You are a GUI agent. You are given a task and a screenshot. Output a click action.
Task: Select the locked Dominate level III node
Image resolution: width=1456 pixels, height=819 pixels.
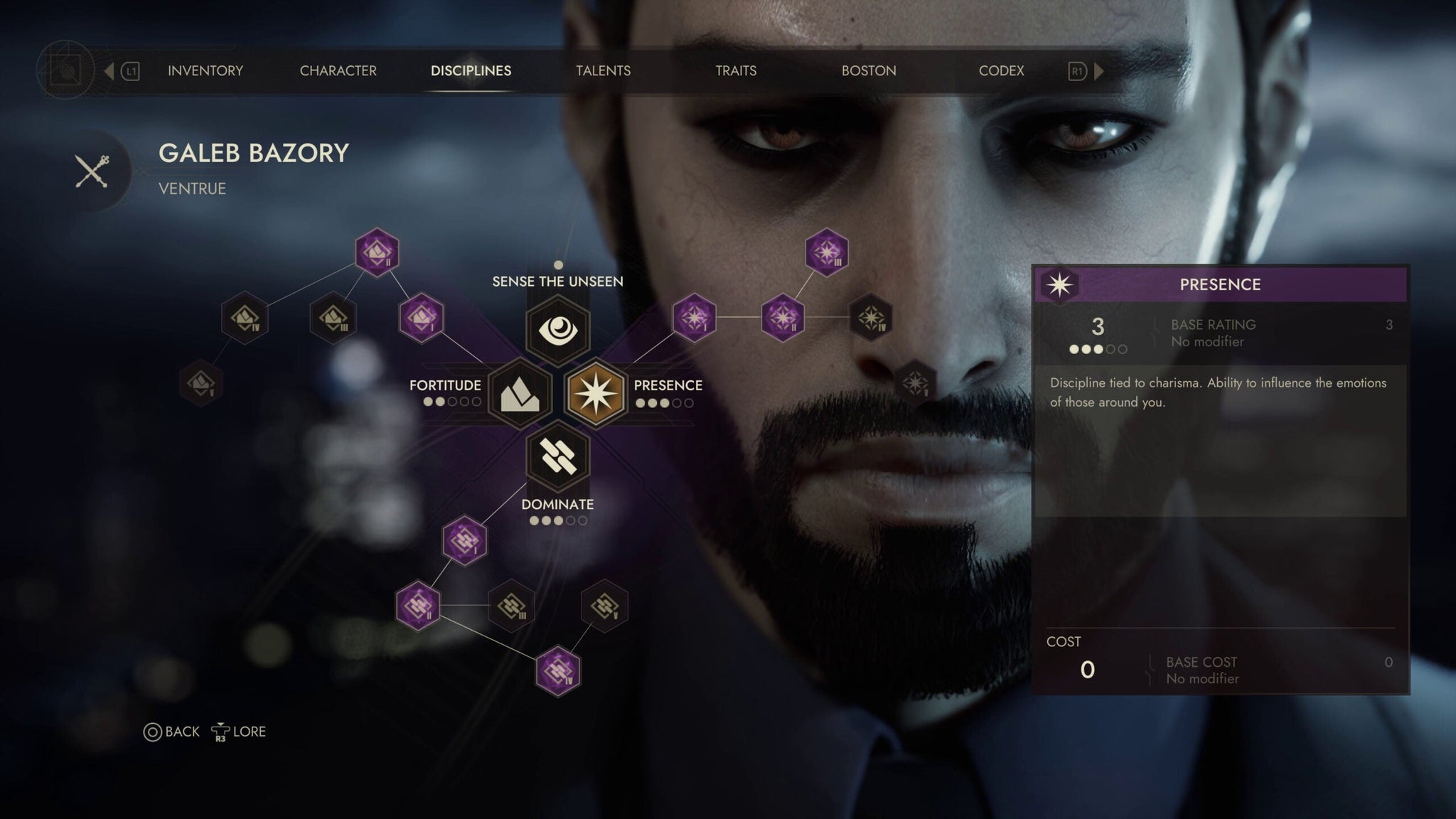pyautogui.click(x=511, y=606)
